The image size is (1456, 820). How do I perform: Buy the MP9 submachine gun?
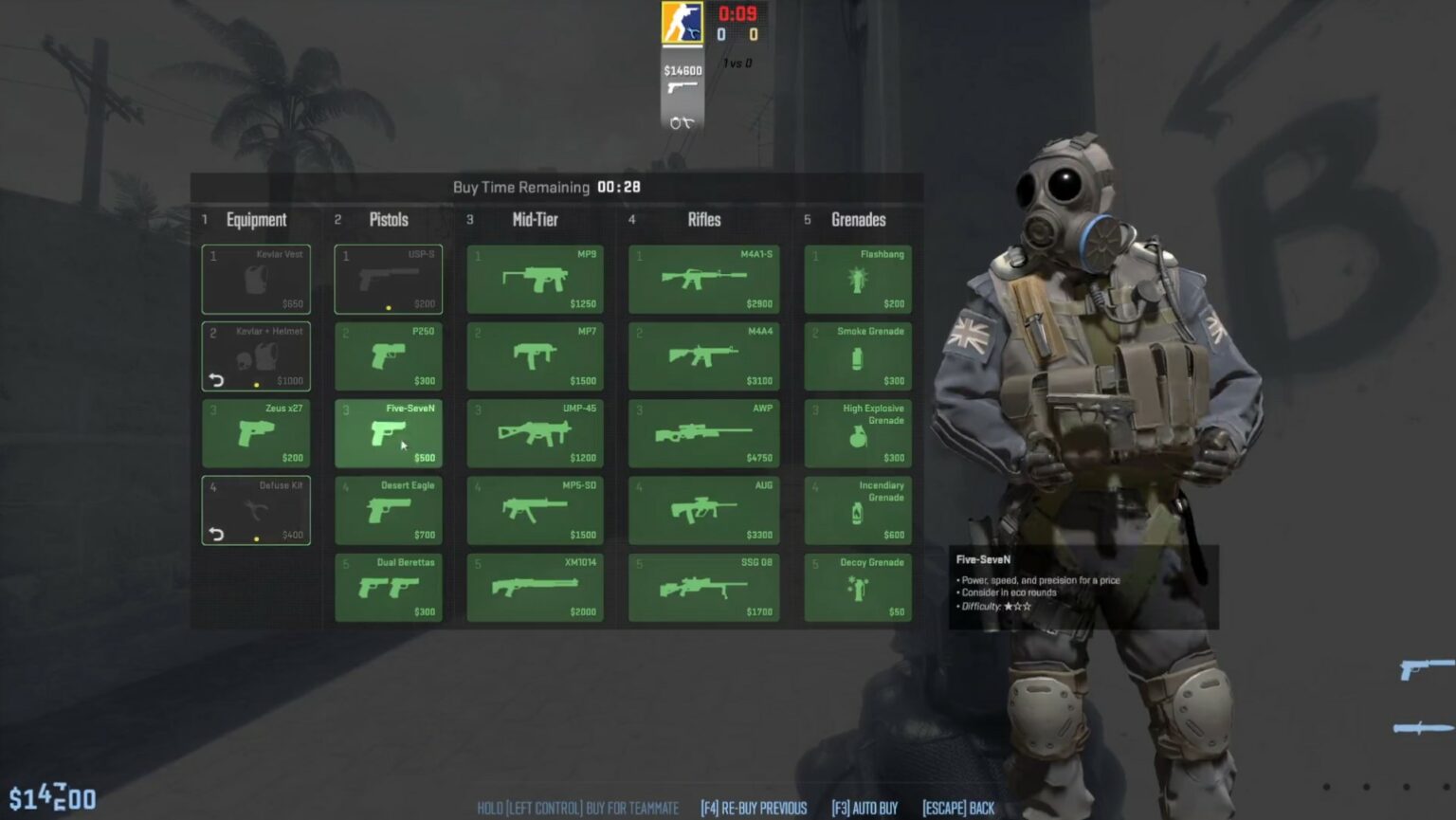536,279
